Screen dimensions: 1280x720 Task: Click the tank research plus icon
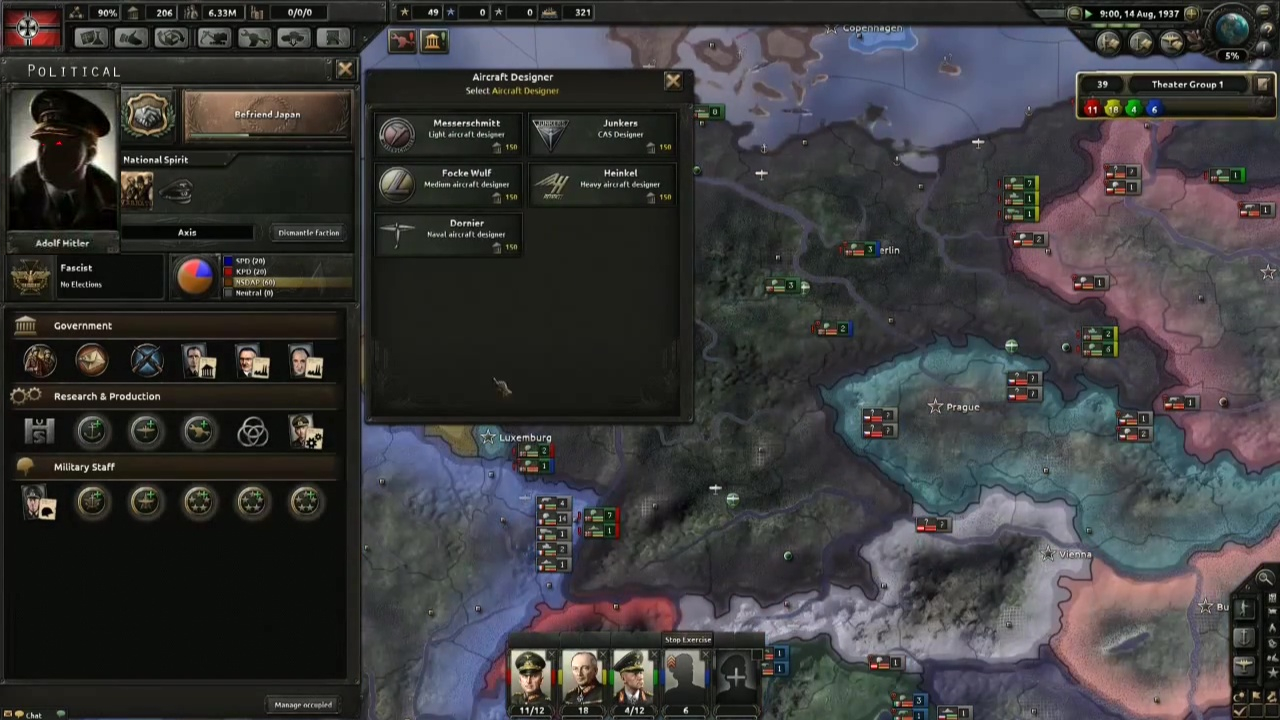[x=197, y=429]
